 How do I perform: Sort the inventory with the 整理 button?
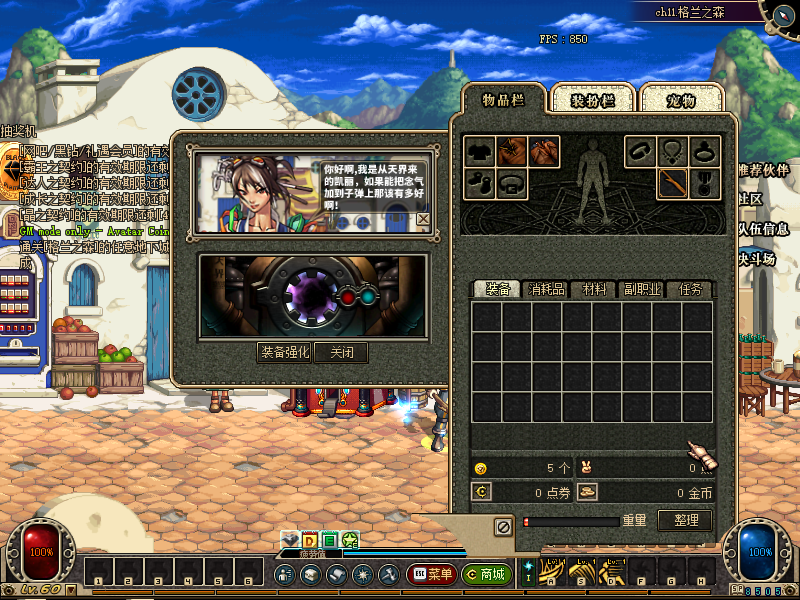click(x=685, y=520)
